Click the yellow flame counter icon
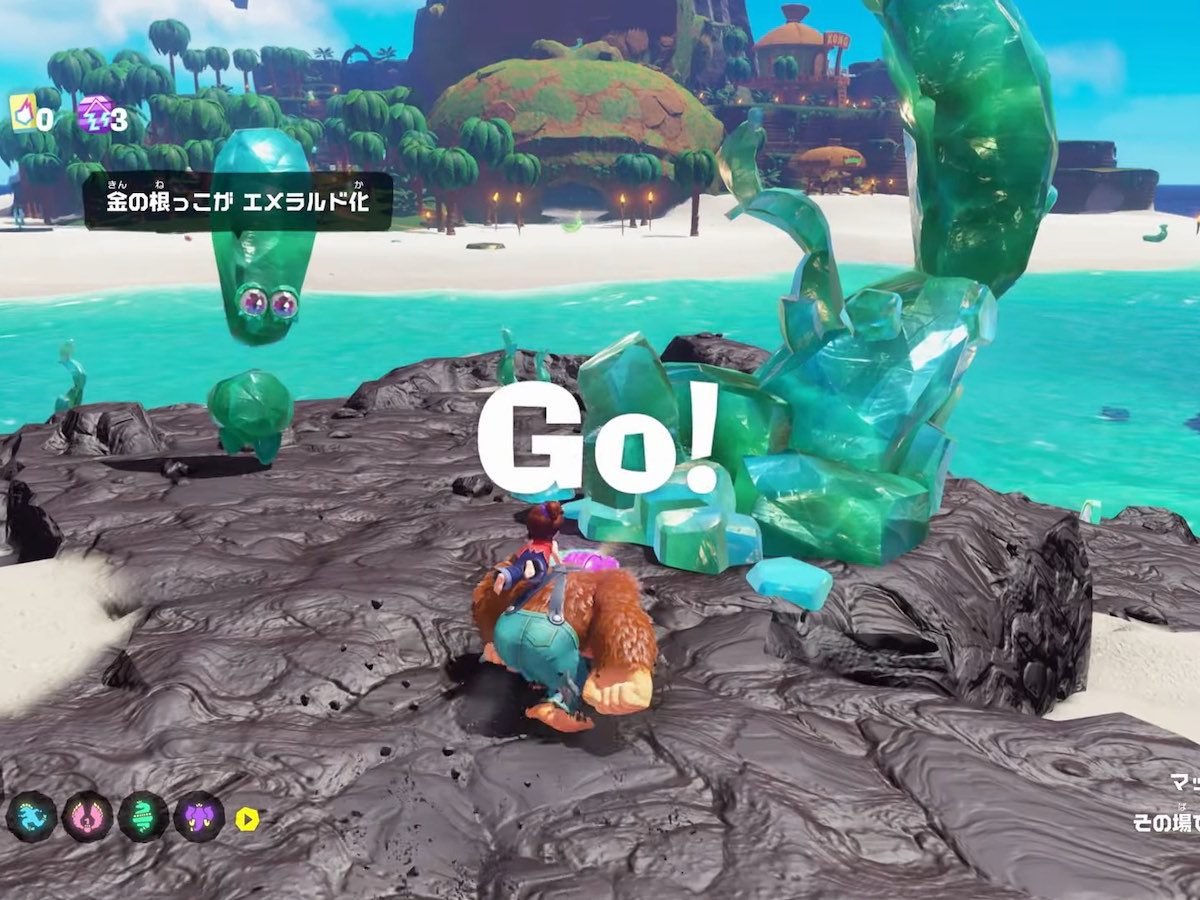 coord(22,114)
